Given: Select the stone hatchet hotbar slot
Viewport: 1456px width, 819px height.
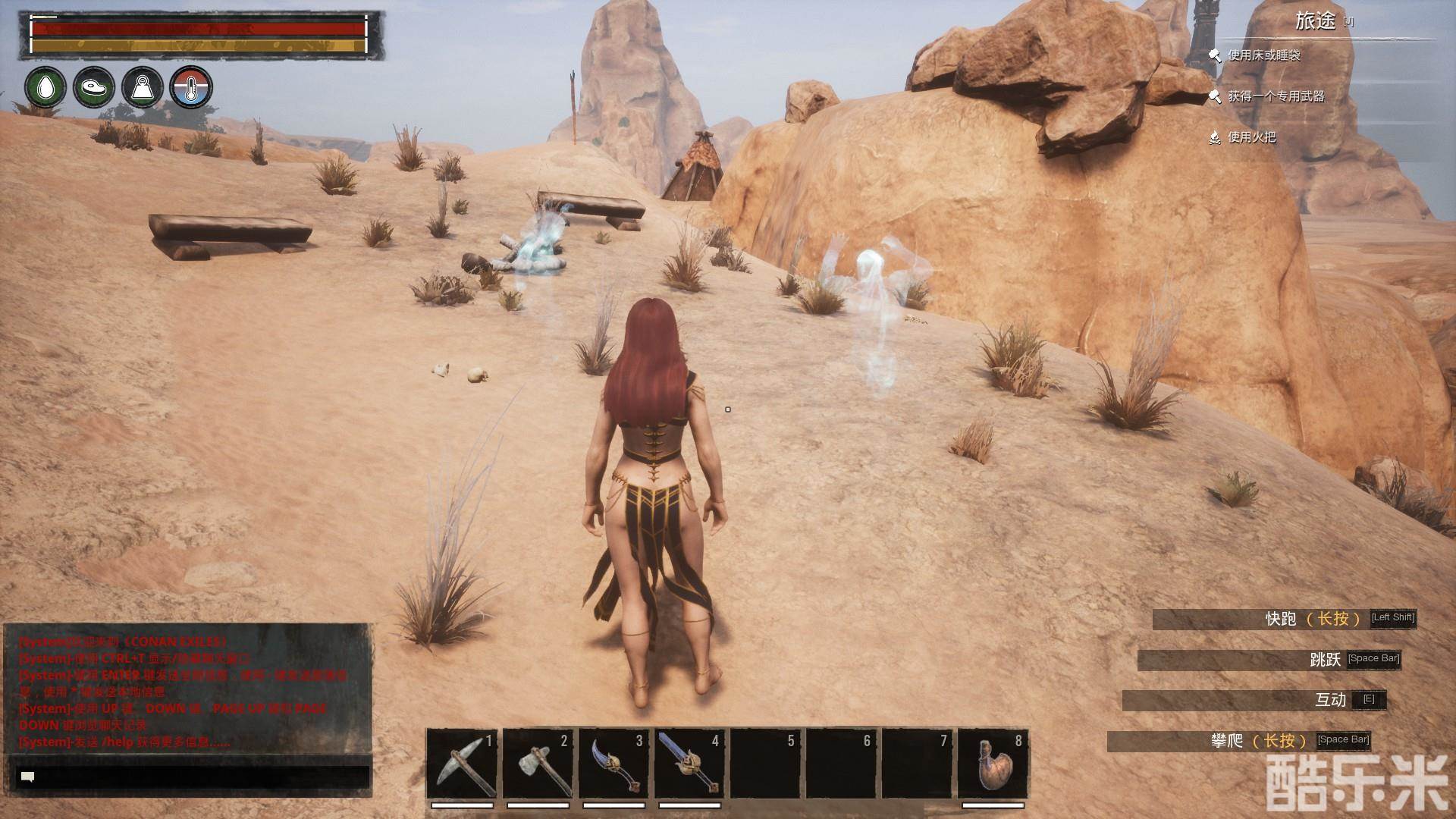Looking at the screenshot, I should coord(538,764).
